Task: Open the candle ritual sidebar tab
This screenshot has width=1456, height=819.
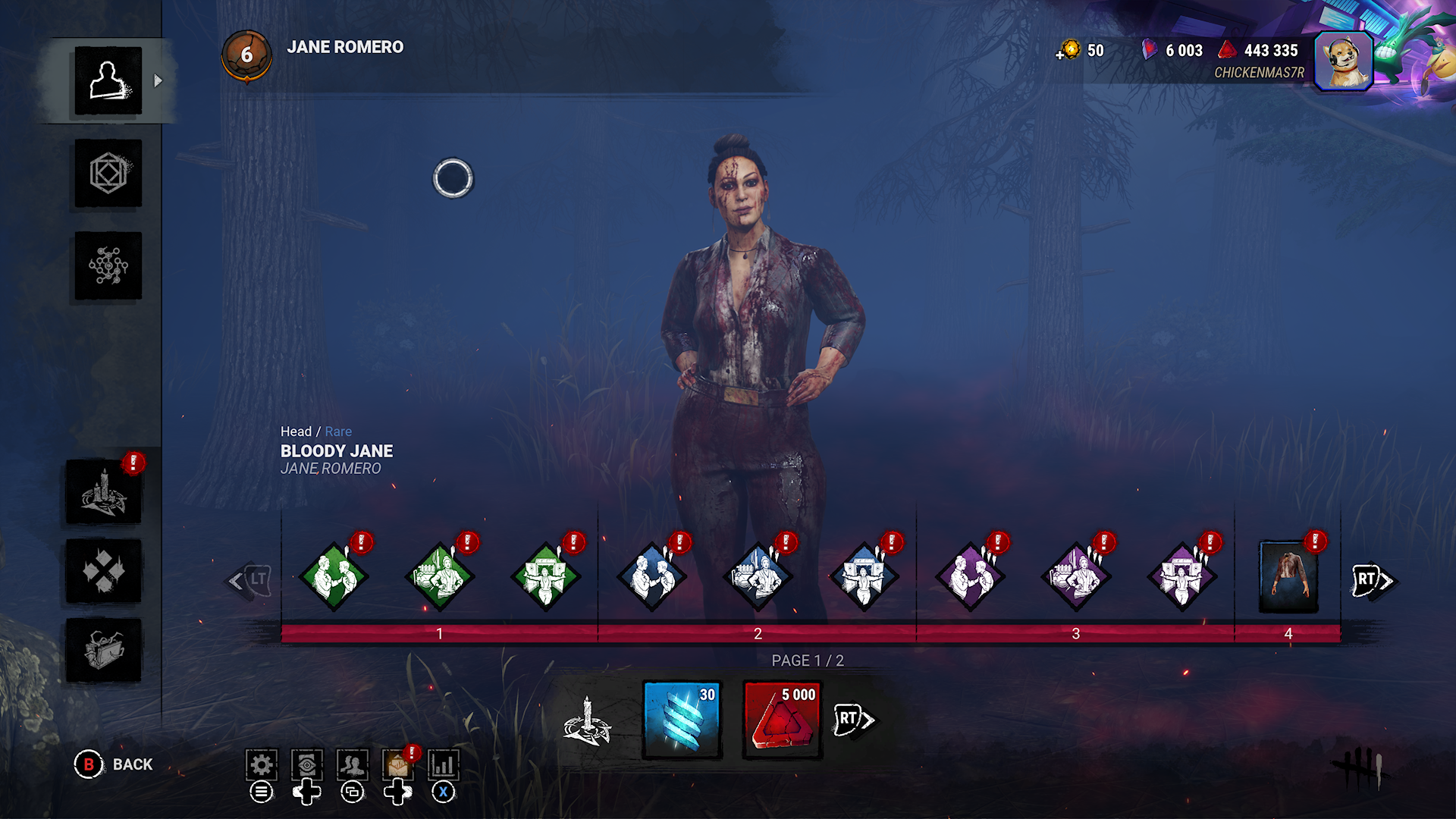Action: pyautogui.click(x=103, y=492)
